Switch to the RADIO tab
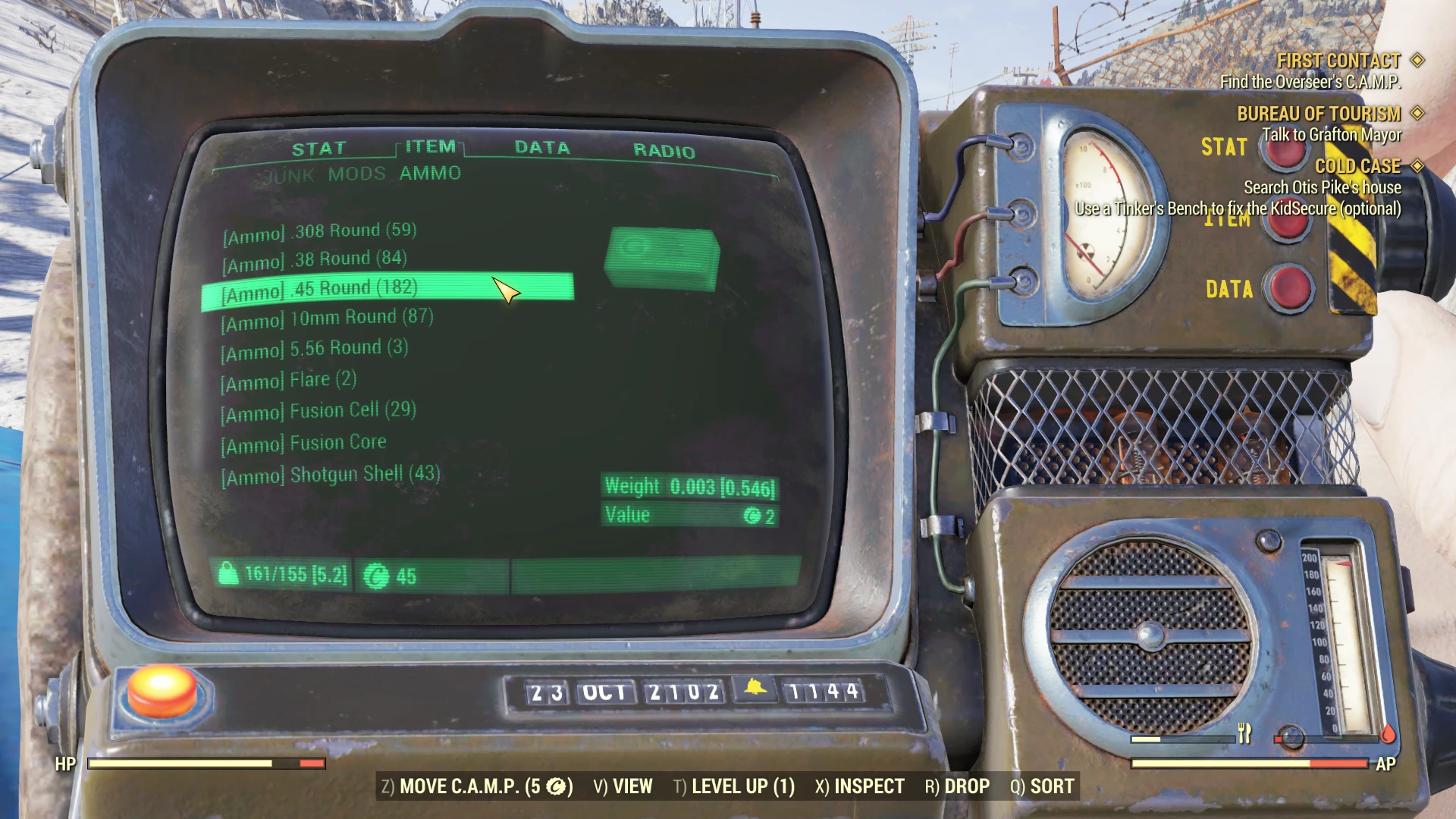 (x=664, y=151)
